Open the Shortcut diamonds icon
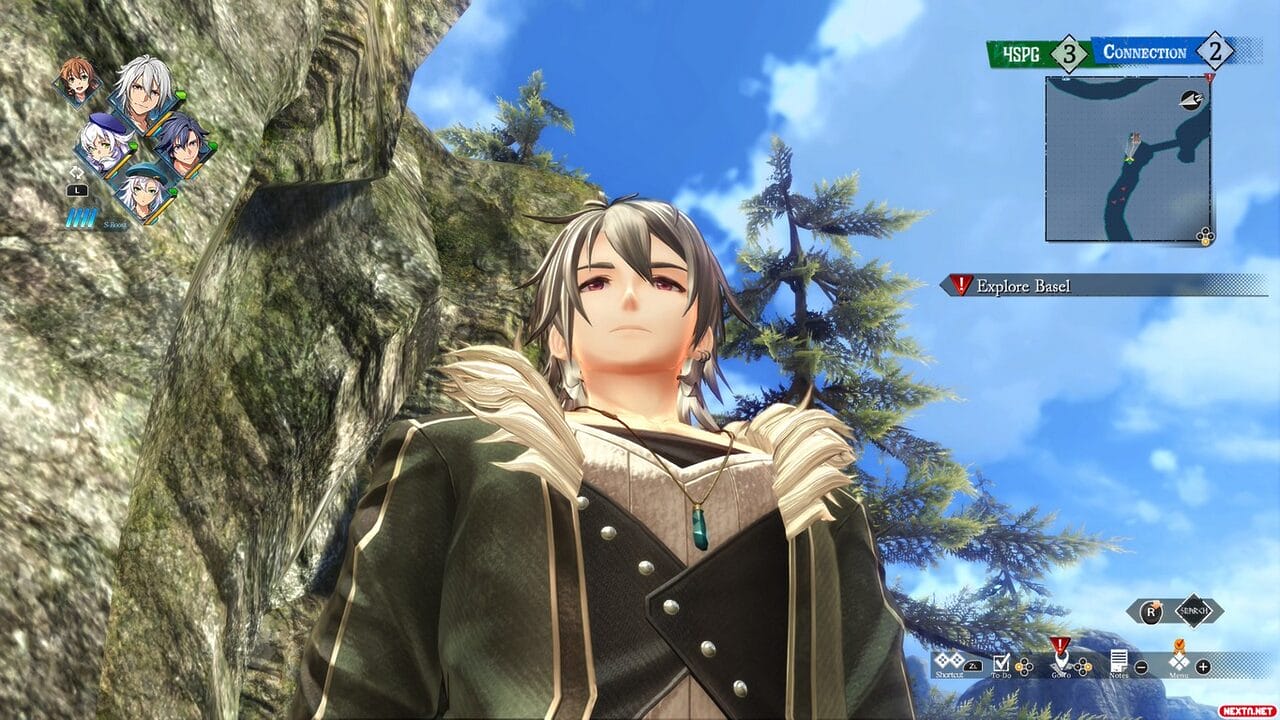Screen dimensions: 1280x720 coord(948,662)
